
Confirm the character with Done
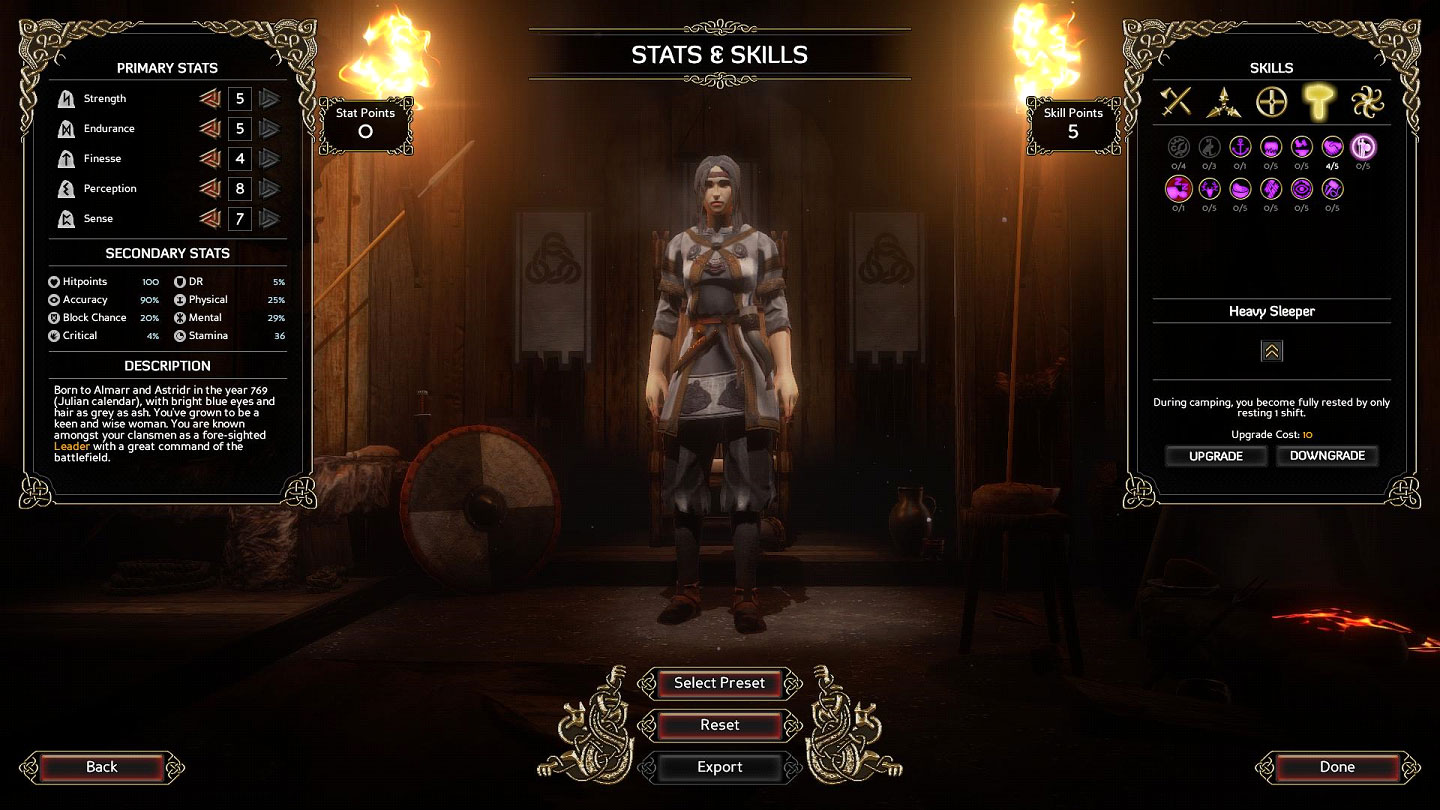coord(1336,767)
